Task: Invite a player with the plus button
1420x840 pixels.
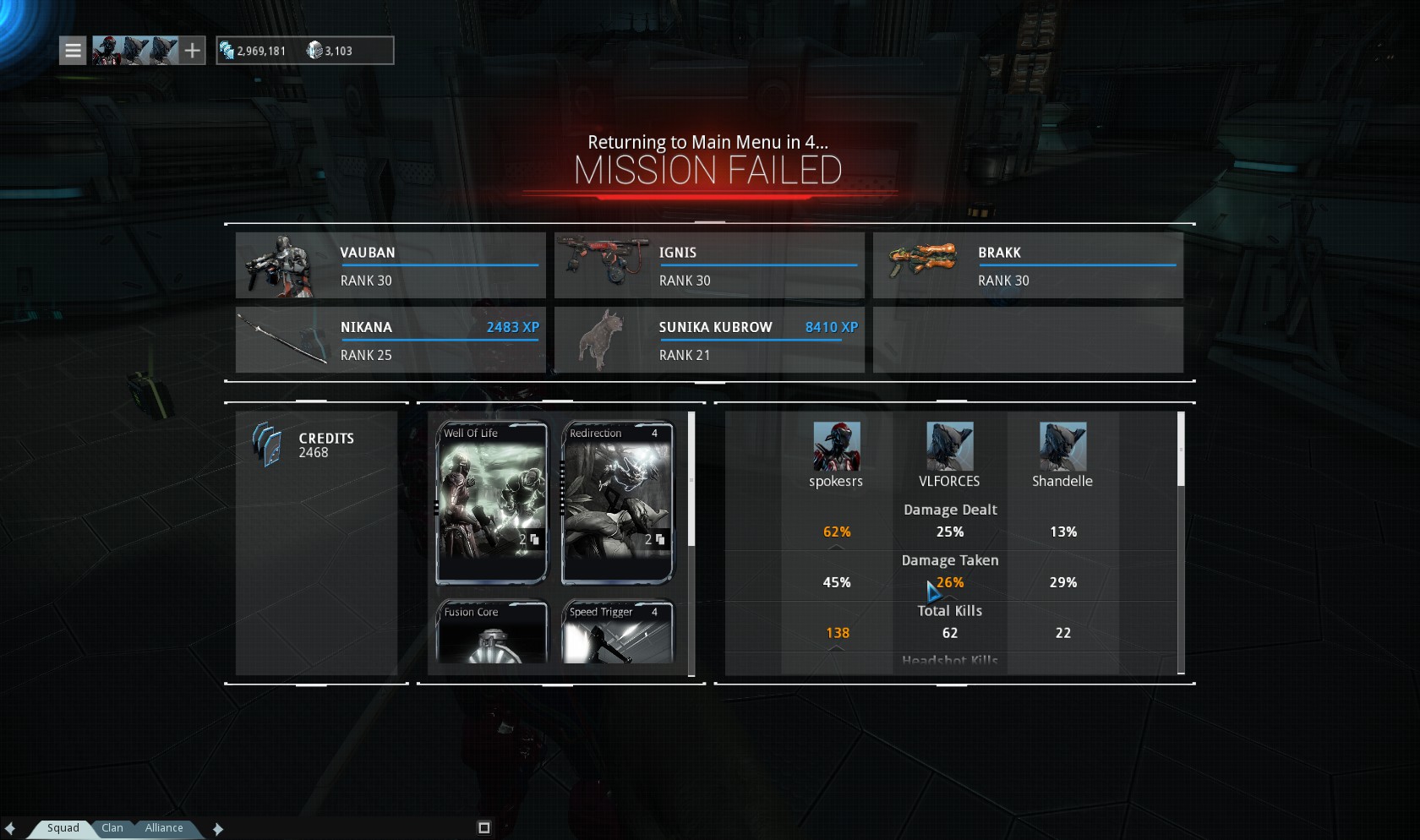Action: click(x=193, y=51)
